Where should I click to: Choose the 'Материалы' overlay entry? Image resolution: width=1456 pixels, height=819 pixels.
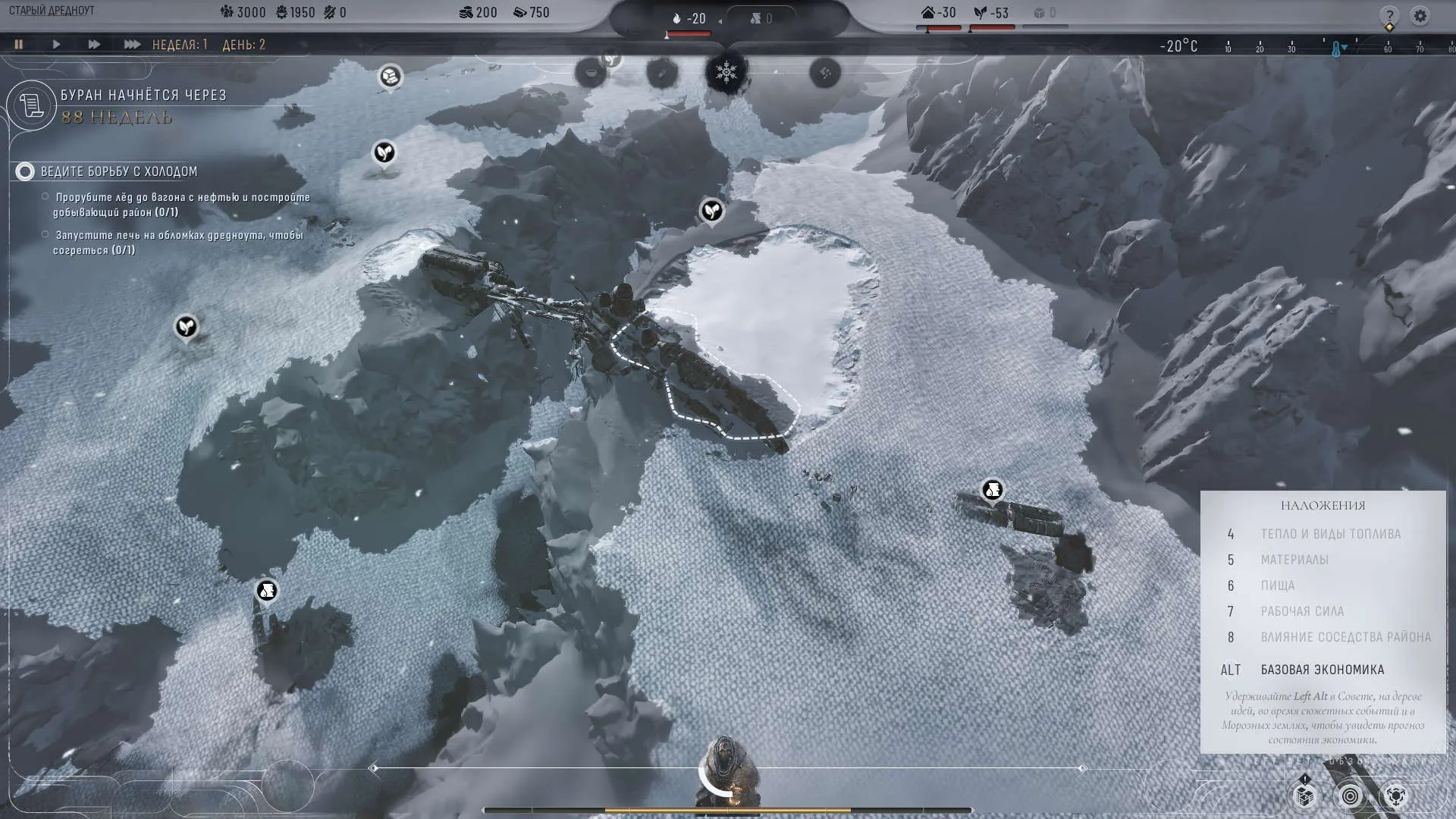1294,560
